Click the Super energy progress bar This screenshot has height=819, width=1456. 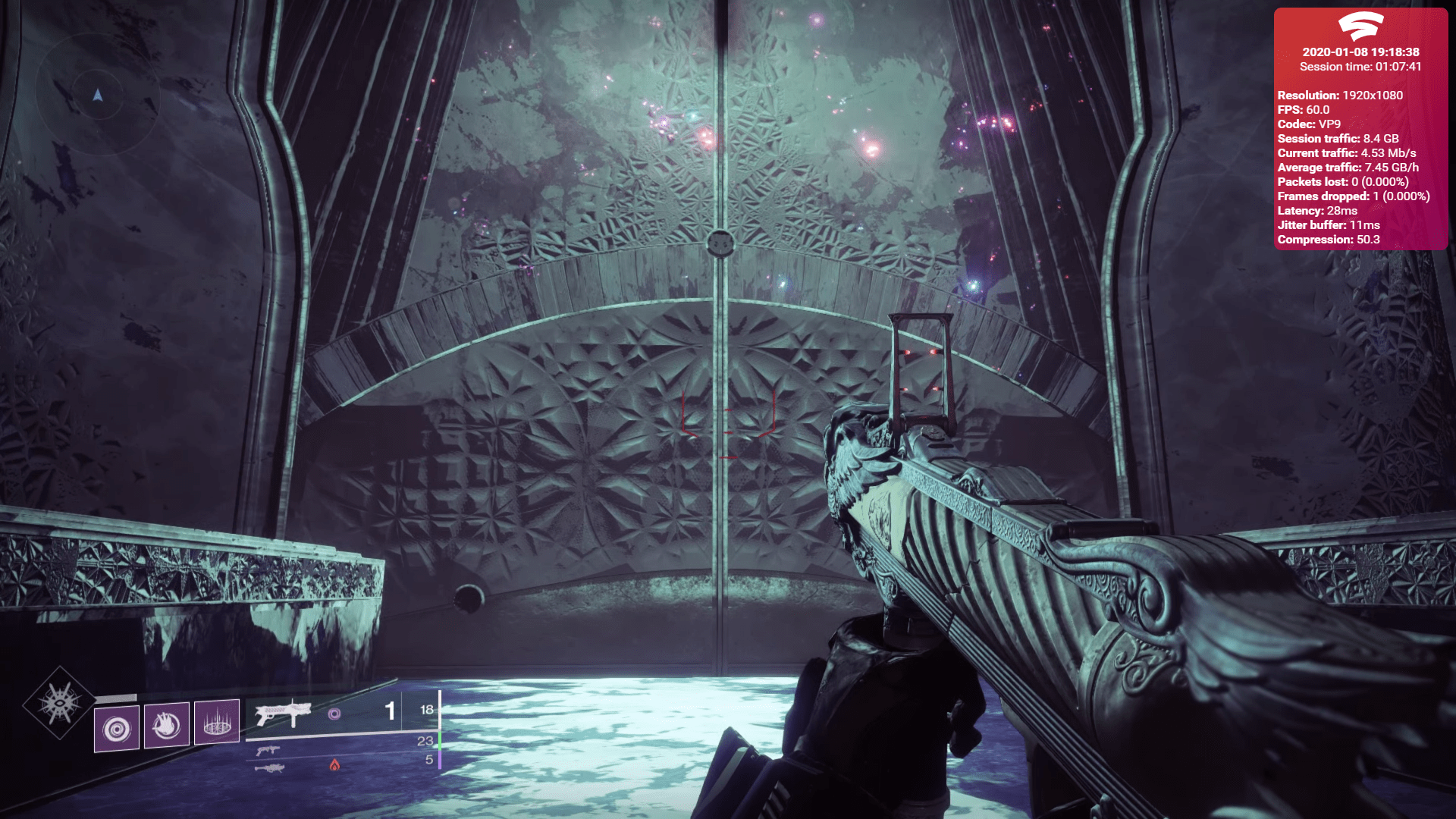pos(116,697)
